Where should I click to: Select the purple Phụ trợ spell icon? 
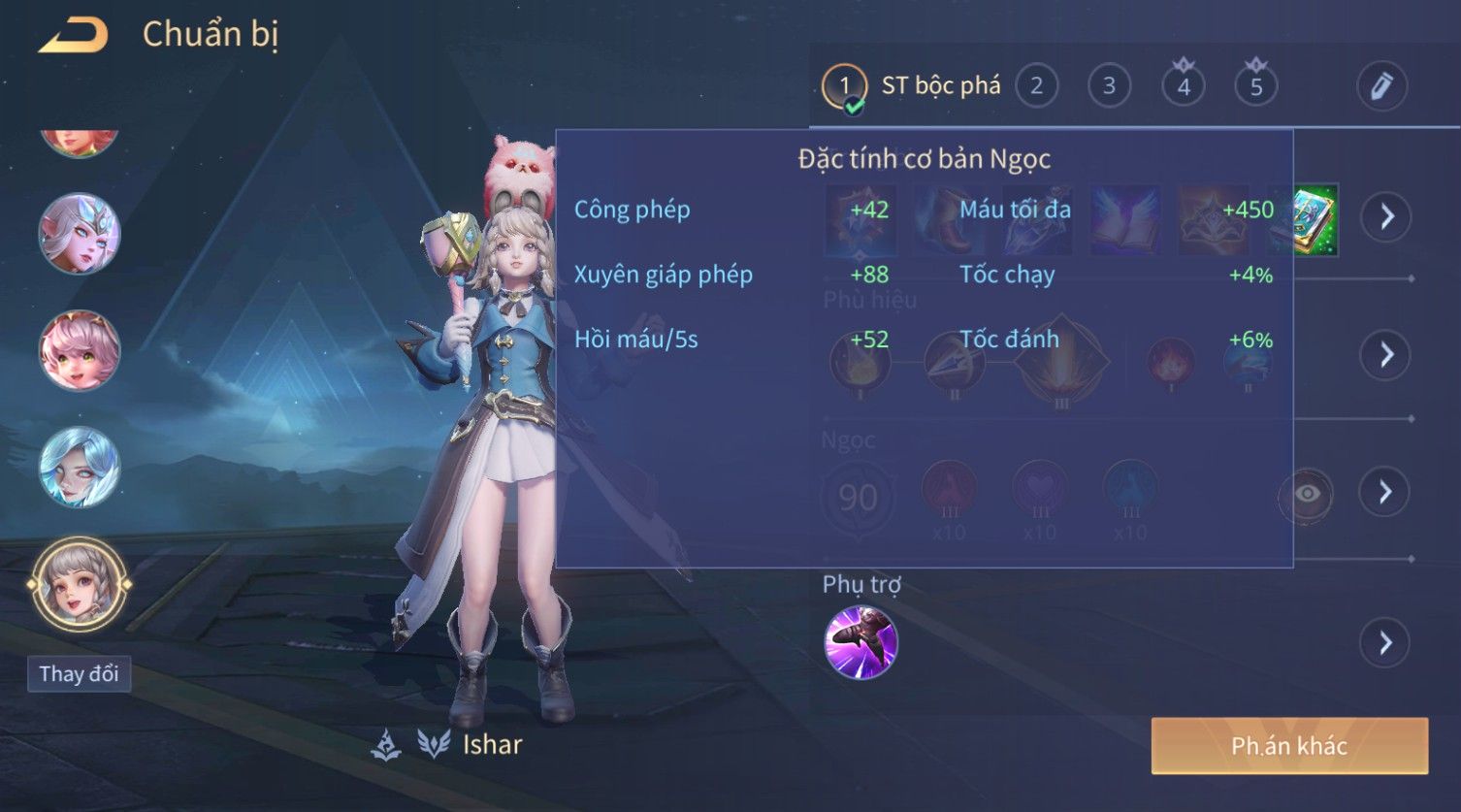[860, 642]
